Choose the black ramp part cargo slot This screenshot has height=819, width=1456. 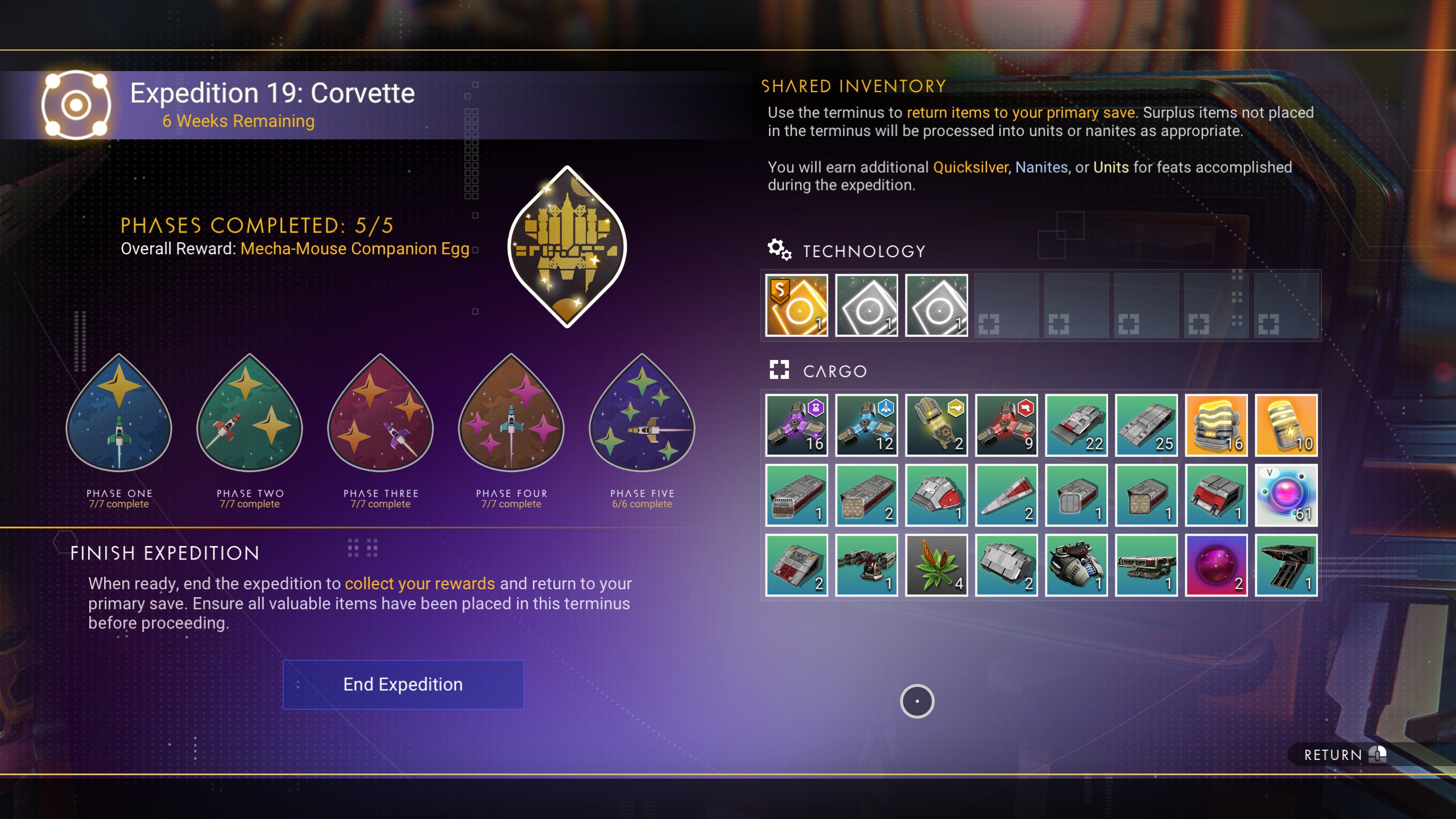point(1286,565)
